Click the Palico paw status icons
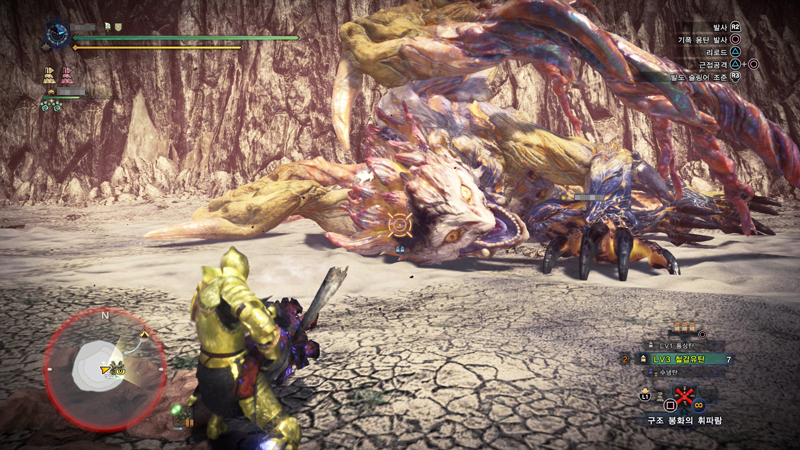The width and height of the screenshot is (800, 450). (50, 104)
